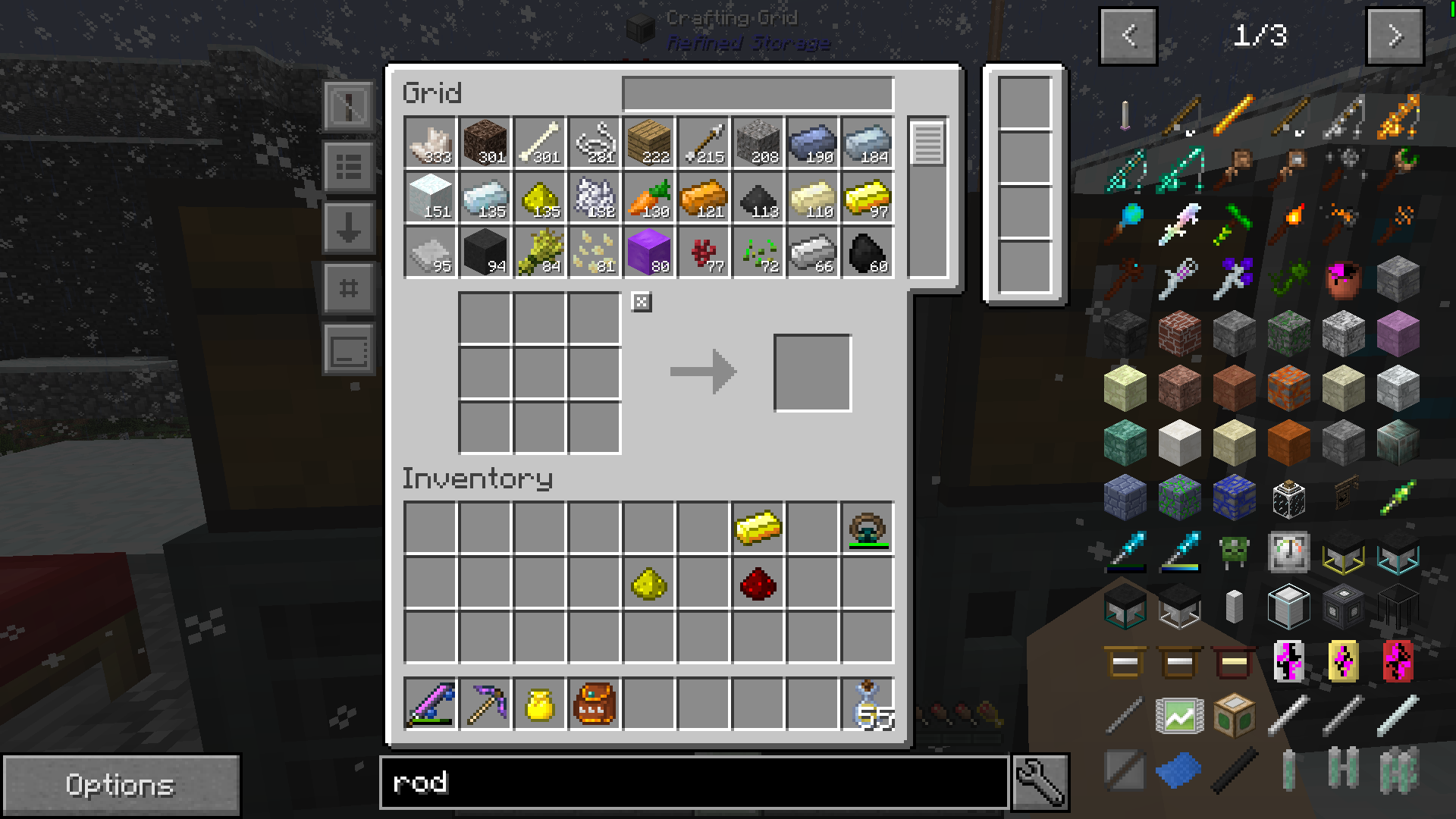Toggle the sorting direction arrow button
The height and width of the screenshot is (819, 1456).
[348, 227]
